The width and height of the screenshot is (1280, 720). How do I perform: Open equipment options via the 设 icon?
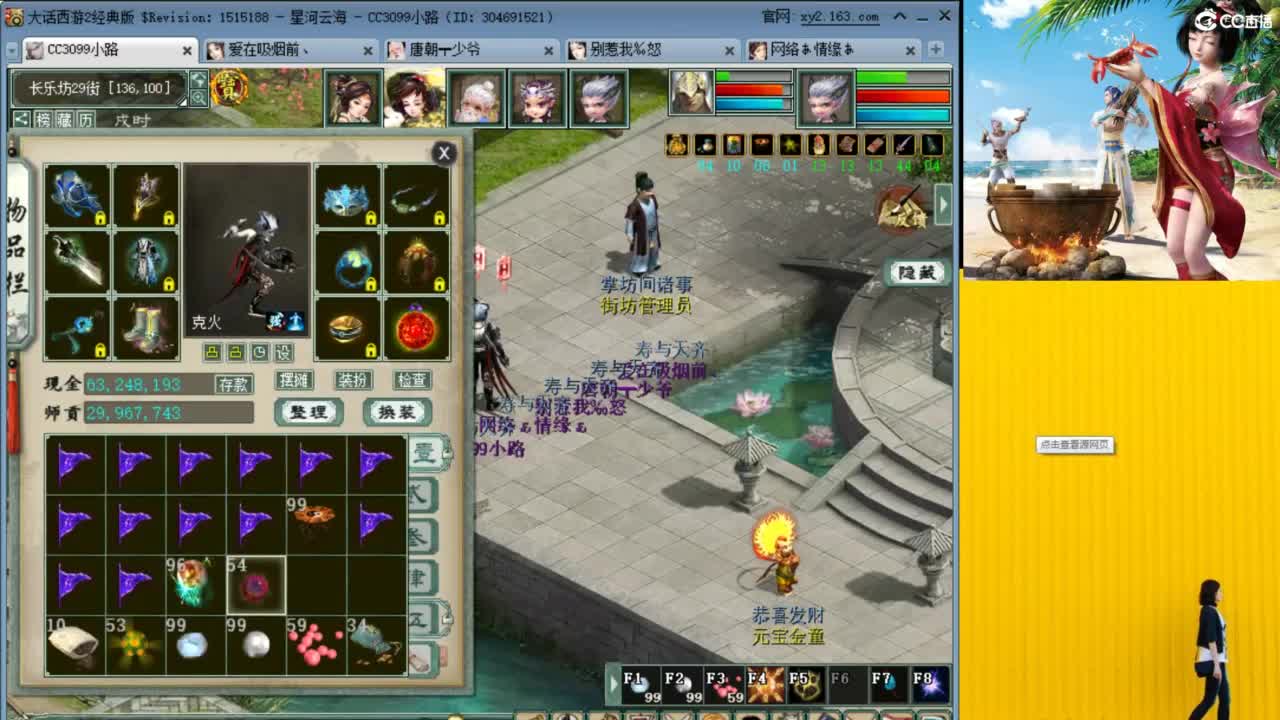pyautogui.click(x=284, y=351)
